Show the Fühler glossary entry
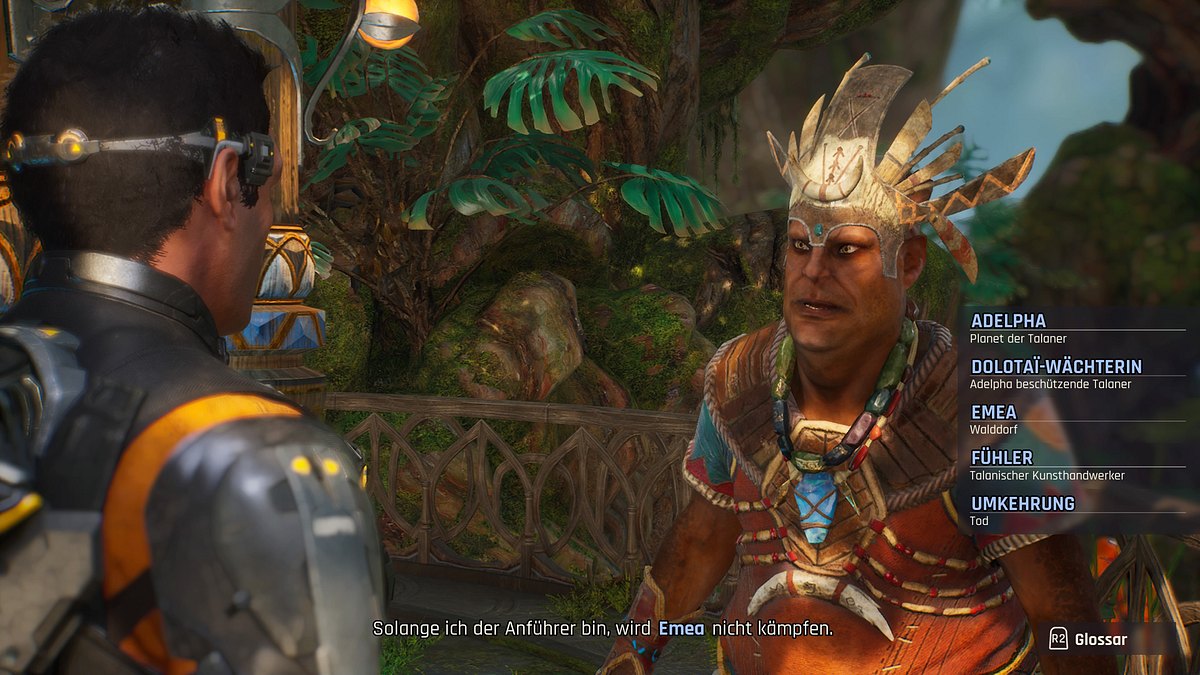Screen dimensions: 1200x675 tap(1002, 458)
